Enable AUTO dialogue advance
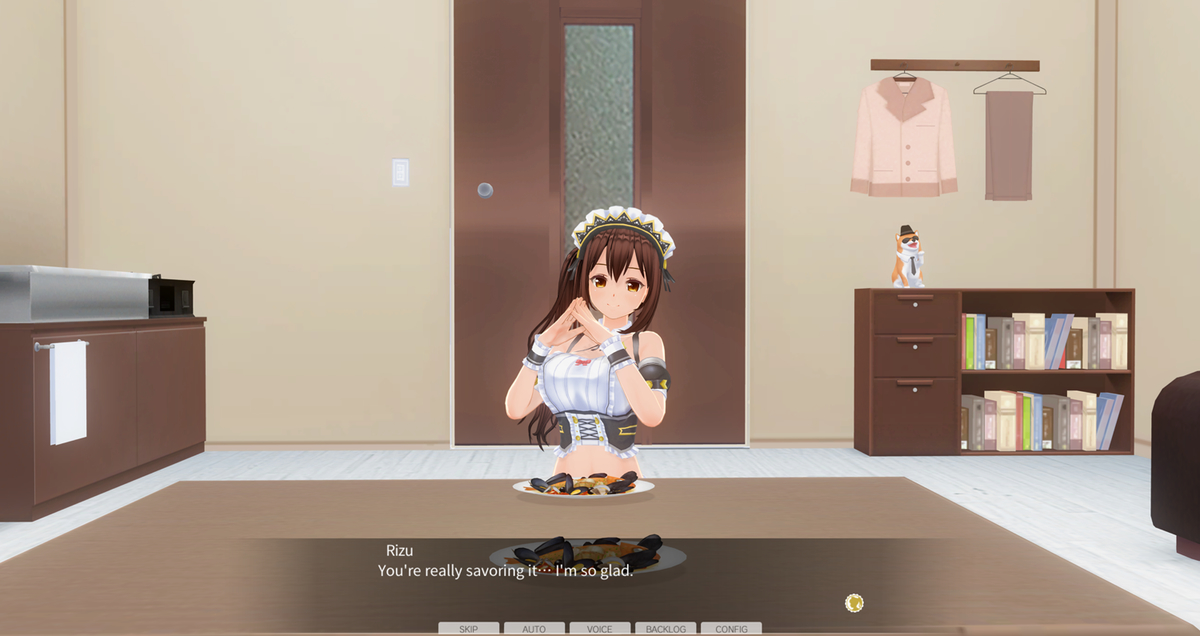Viewport: 1200px width, 636px height. click(534, 629)
